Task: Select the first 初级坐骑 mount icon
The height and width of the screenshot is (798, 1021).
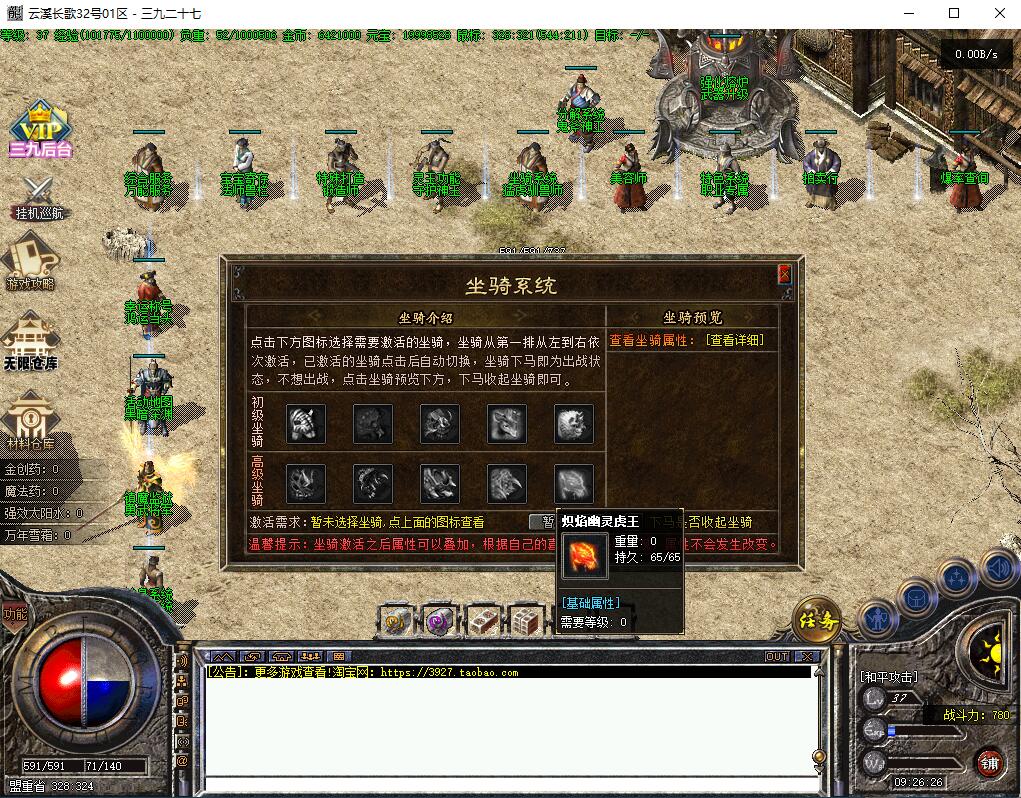Action: pos(306,423)
